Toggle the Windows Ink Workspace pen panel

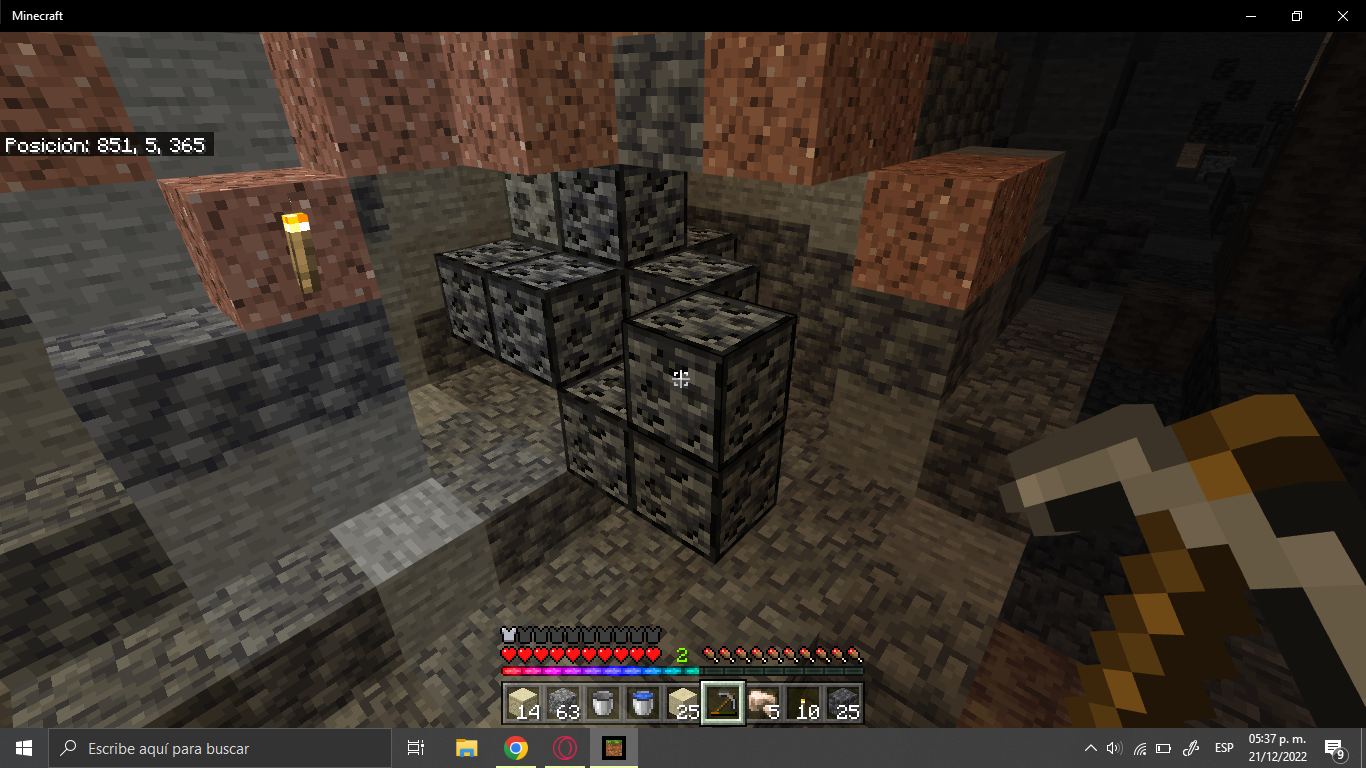coord(1190,747)
